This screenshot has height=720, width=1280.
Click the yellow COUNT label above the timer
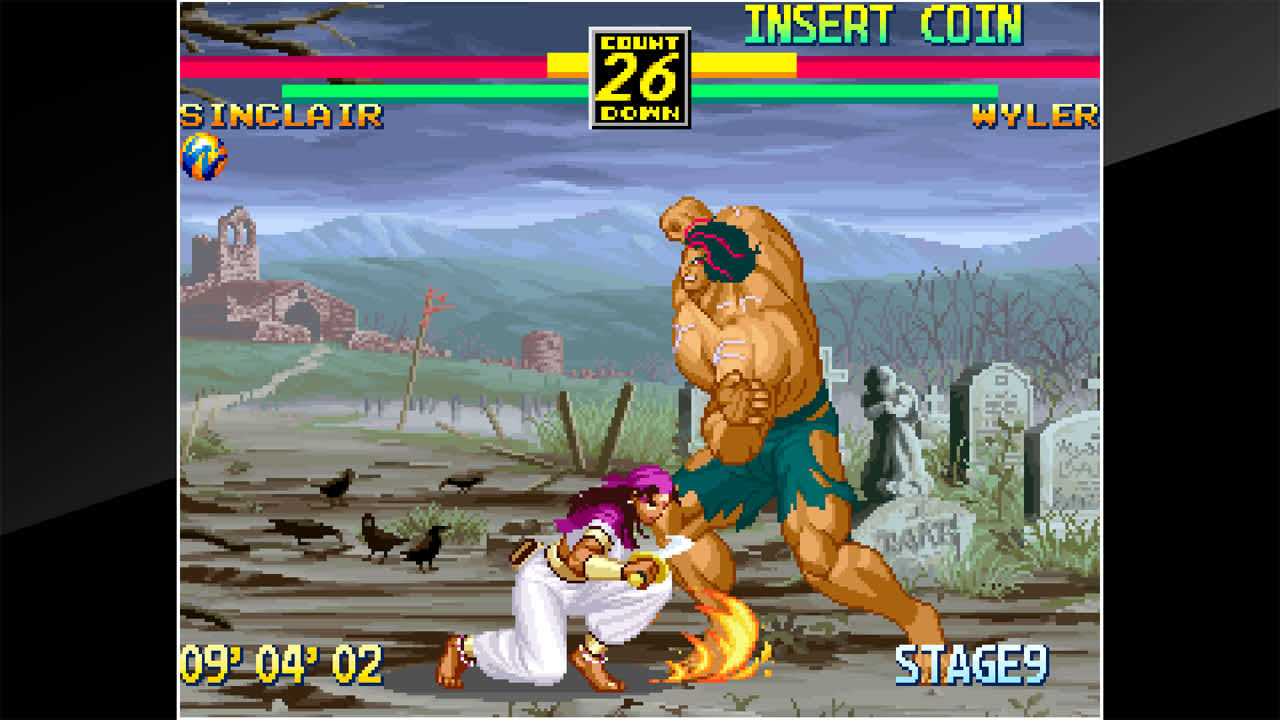[x=641, y=44]
